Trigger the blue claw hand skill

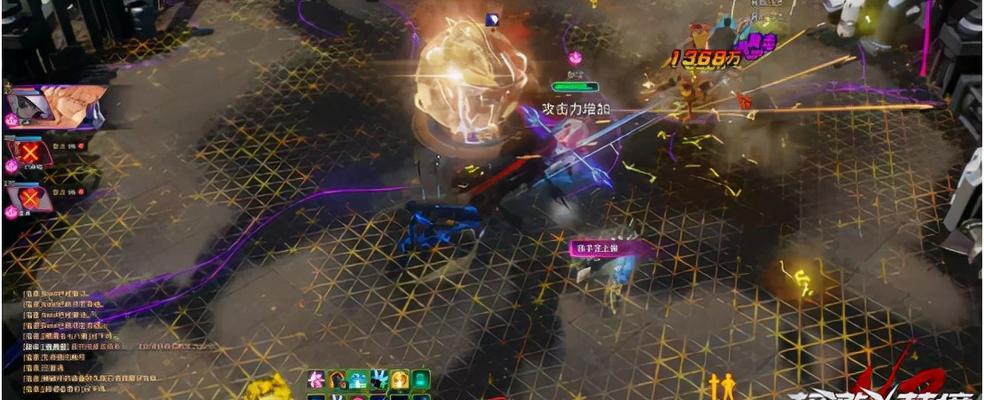[379, 379]
